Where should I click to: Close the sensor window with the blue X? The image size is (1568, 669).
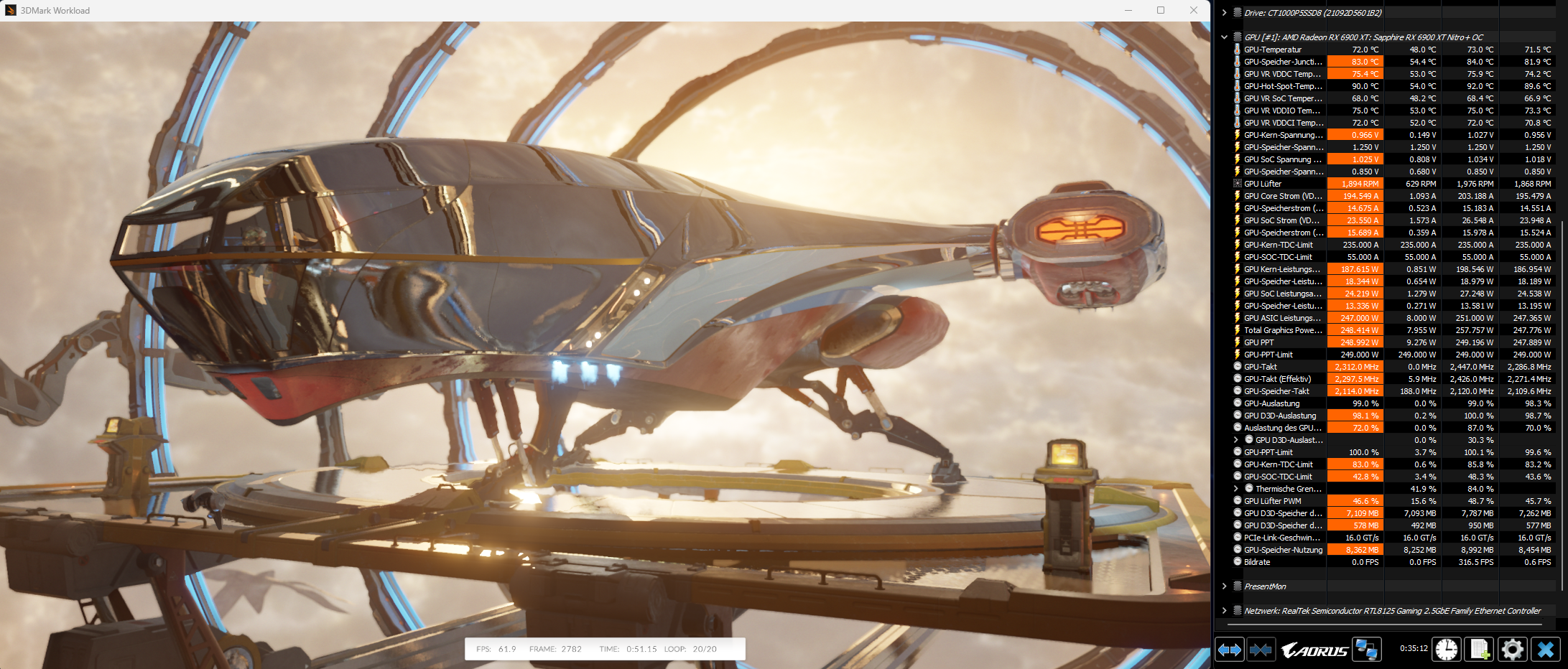tap(1544, 649)
